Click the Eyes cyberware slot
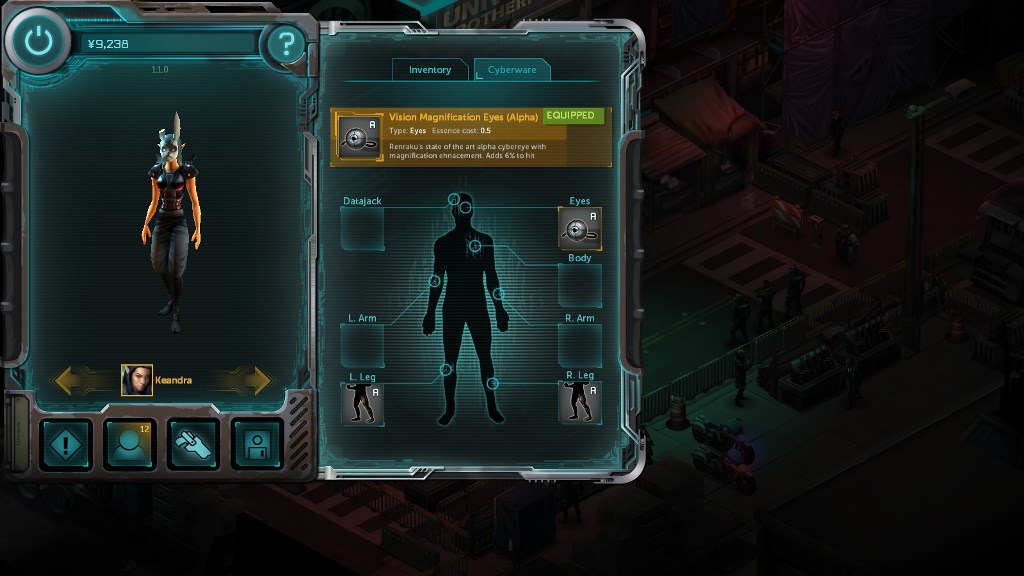 coord(580,230)
